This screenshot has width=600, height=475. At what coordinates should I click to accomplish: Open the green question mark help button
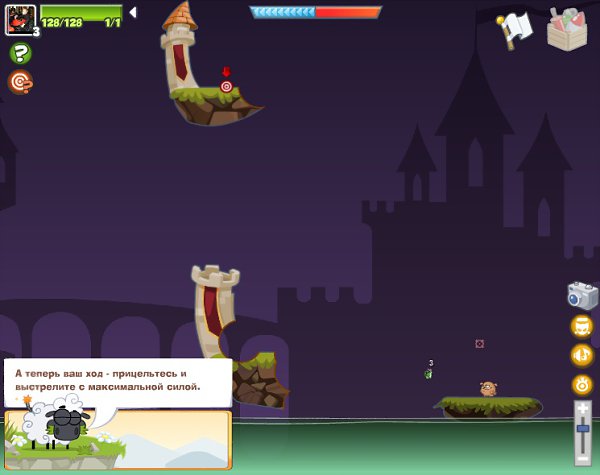[19, 53]
